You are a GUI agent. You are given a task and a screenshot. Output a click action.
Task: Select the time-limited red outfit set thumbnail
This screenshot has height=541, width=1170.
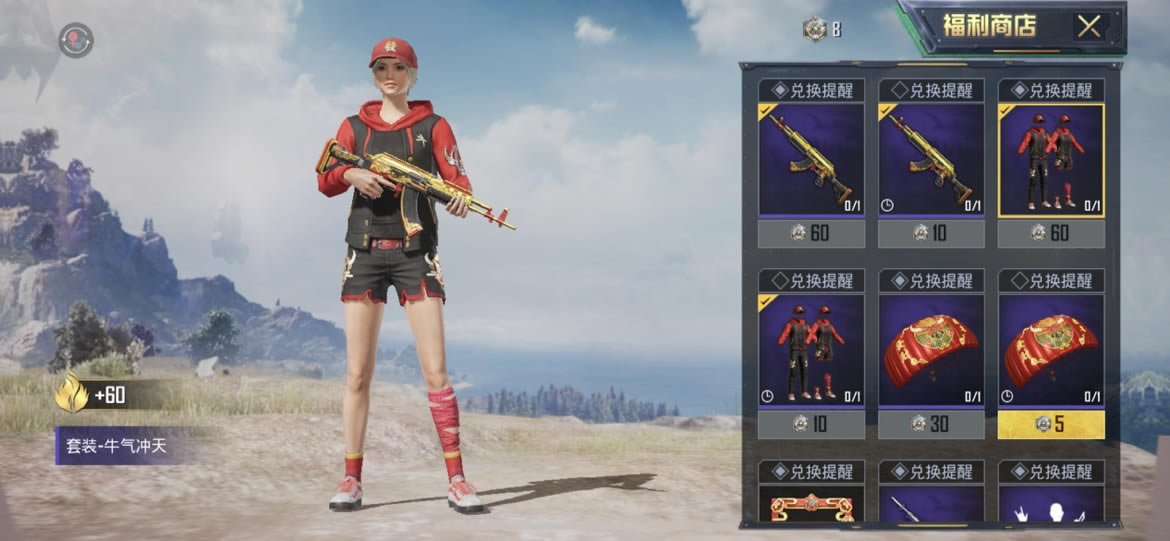[811, 349]
